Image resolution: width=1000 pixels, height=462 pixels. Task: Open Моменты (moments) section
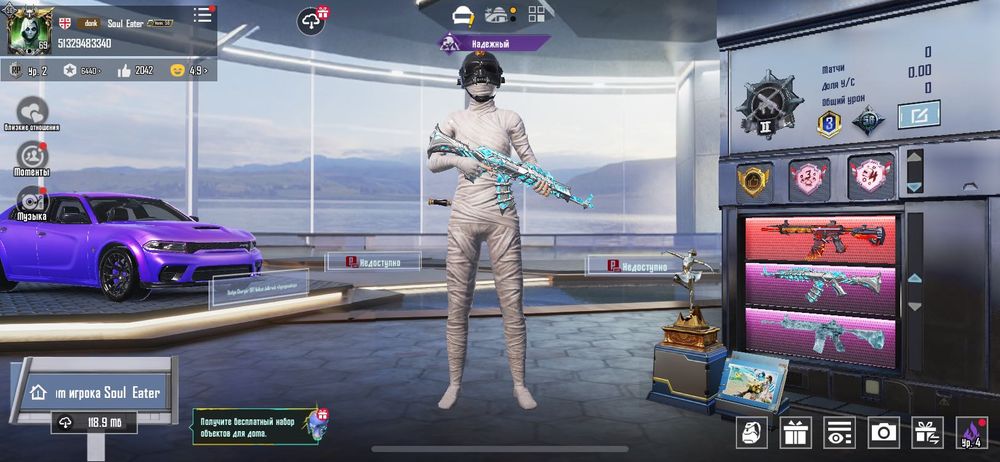tap(32, 157)
